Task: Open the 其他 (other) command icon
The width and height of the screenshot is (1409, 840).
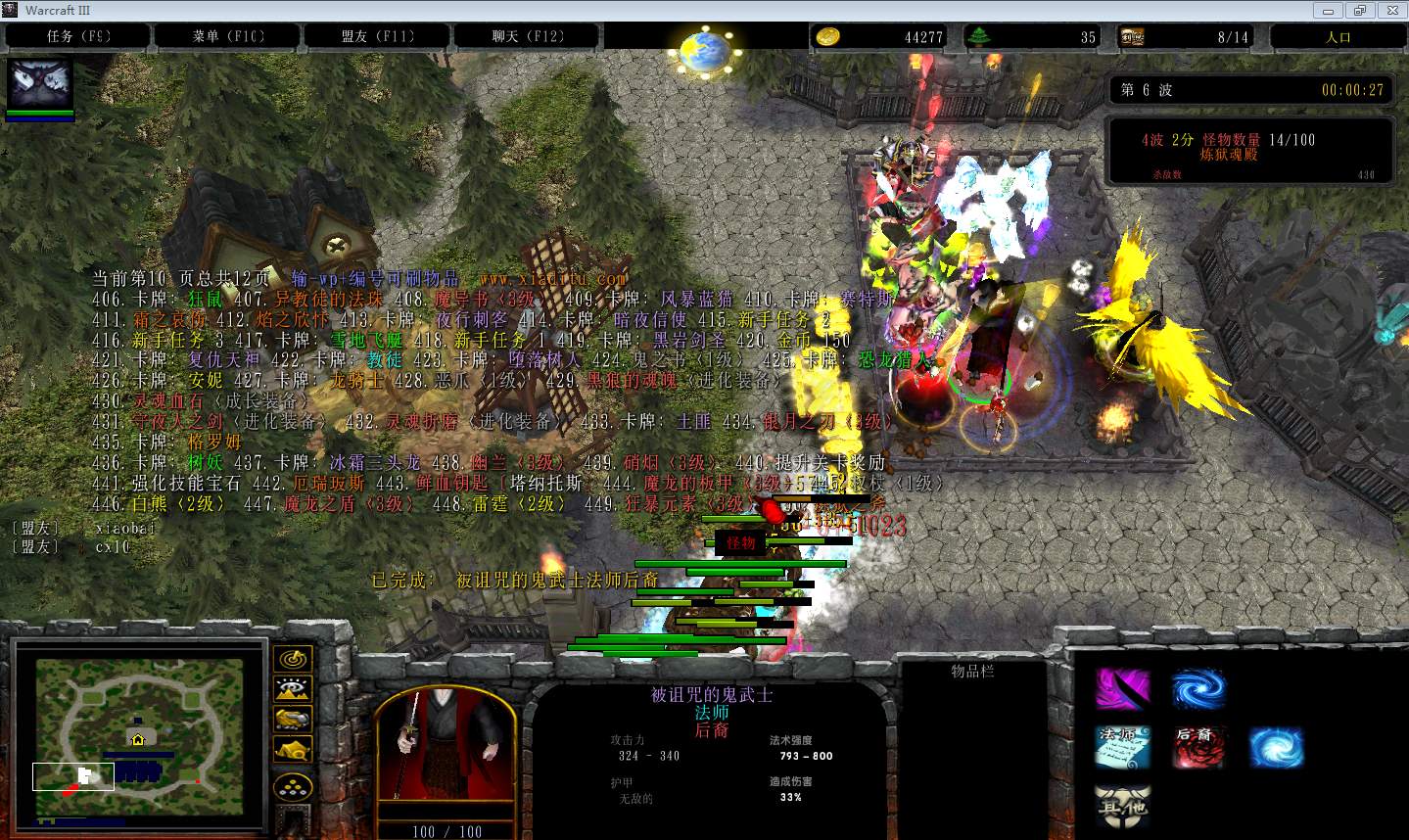Action: 1122,807
